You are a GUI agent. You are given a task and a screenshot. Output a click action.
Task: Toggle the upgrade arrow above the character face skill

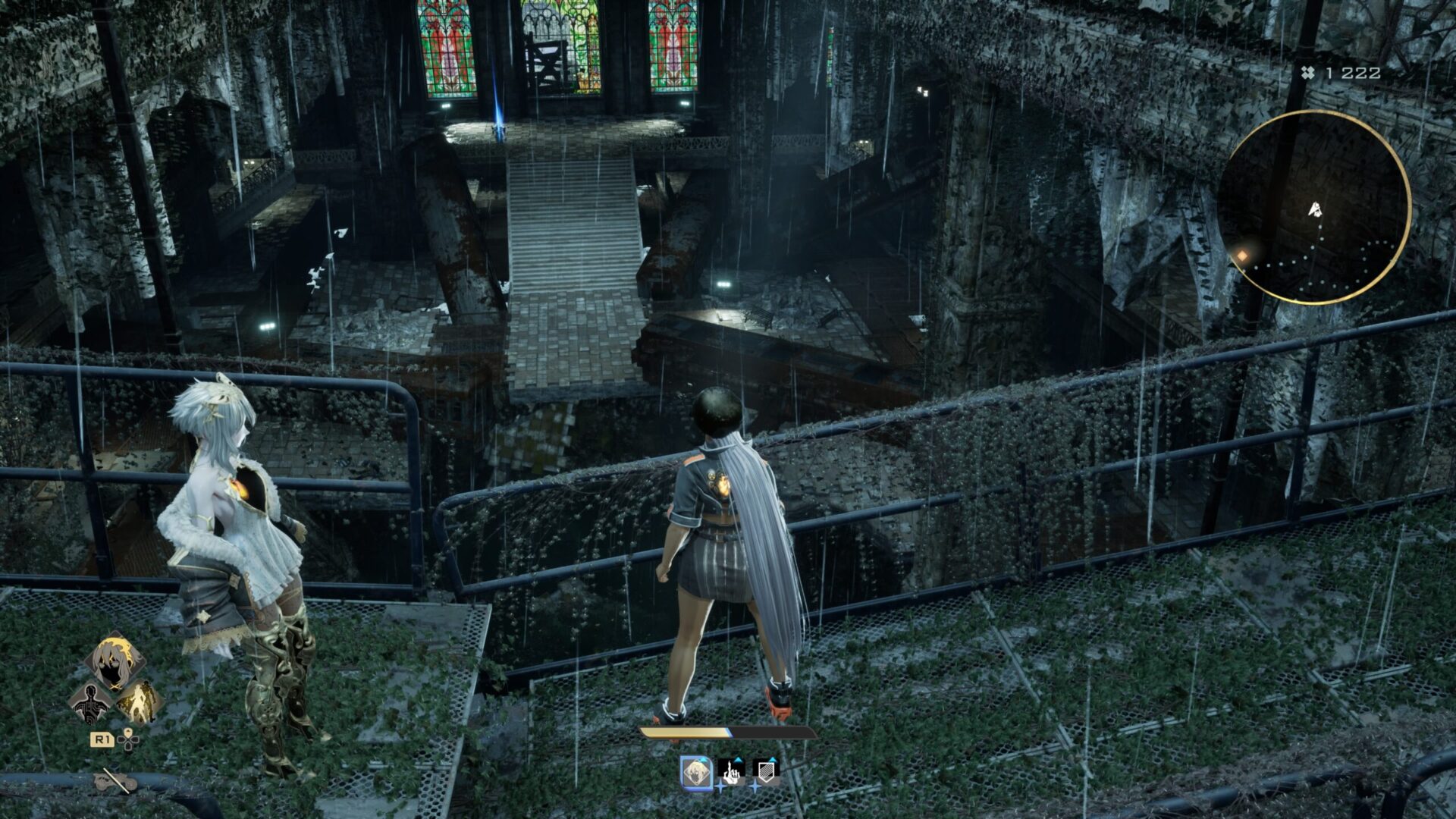703,760
